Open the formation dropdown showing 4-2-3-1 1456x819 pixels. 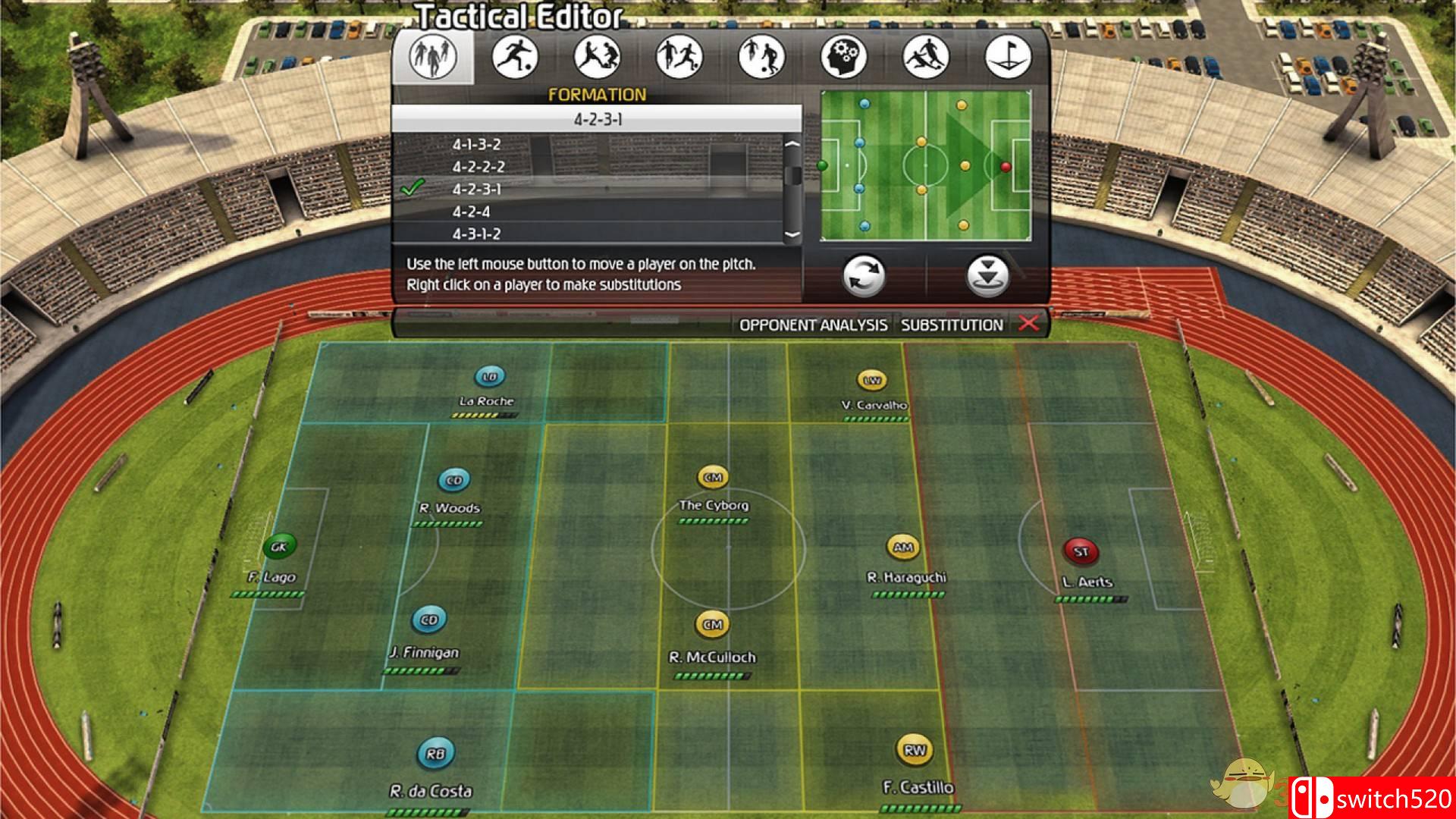coord(598,118)
